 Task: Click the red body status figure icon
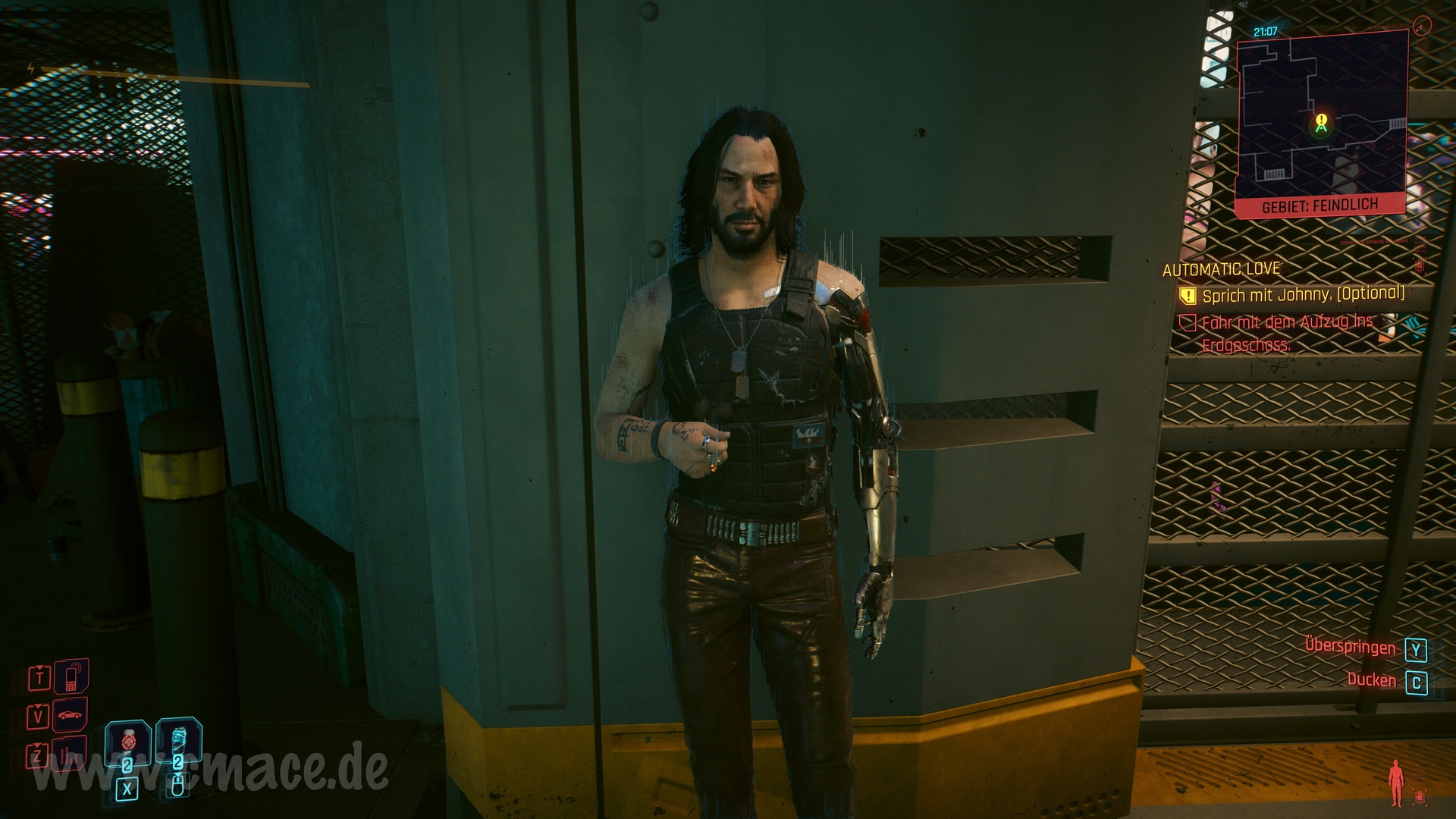[1395, 784]
